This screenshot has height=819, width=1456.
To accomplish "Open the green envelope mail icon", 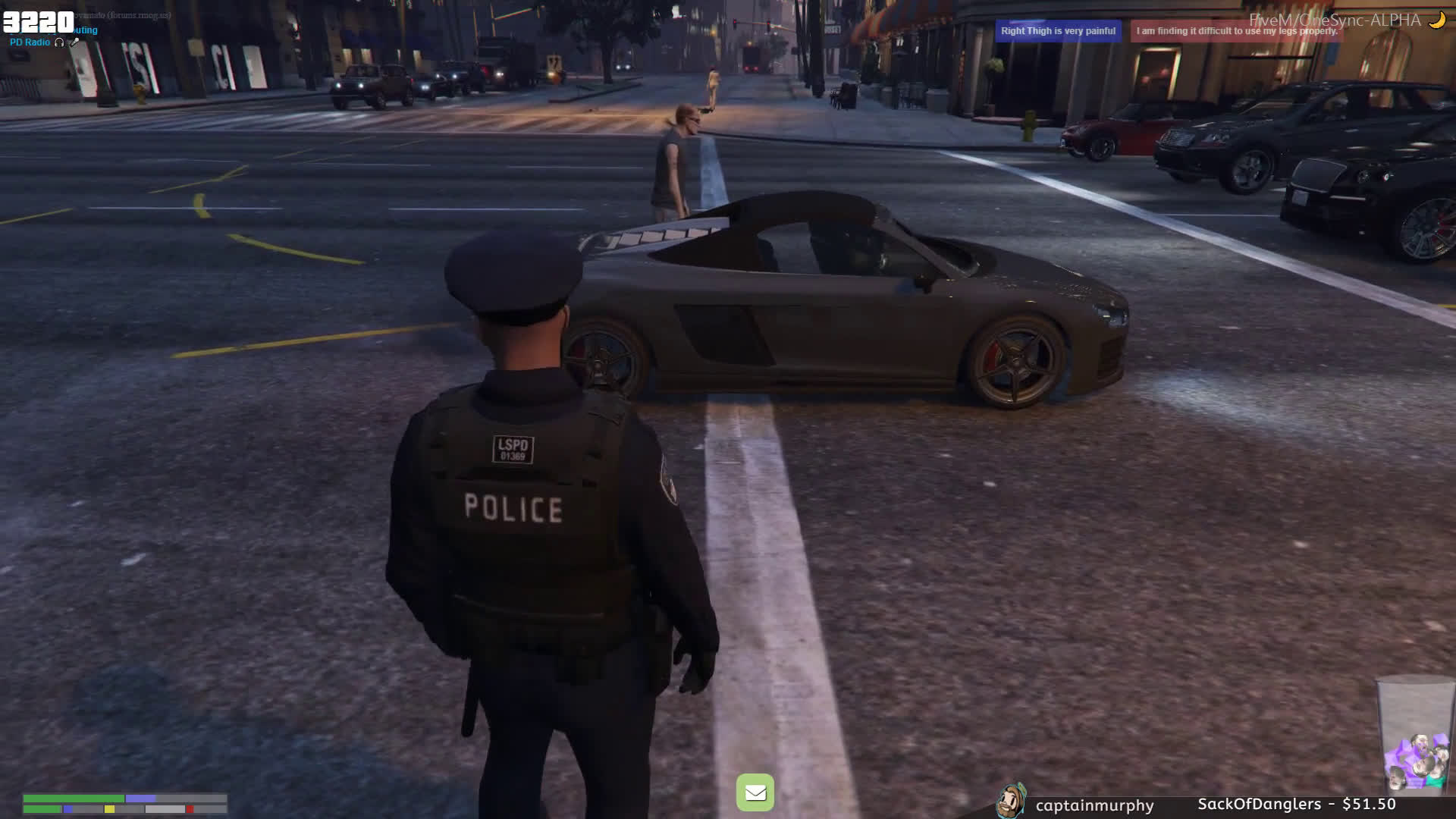I will [755, 792].
